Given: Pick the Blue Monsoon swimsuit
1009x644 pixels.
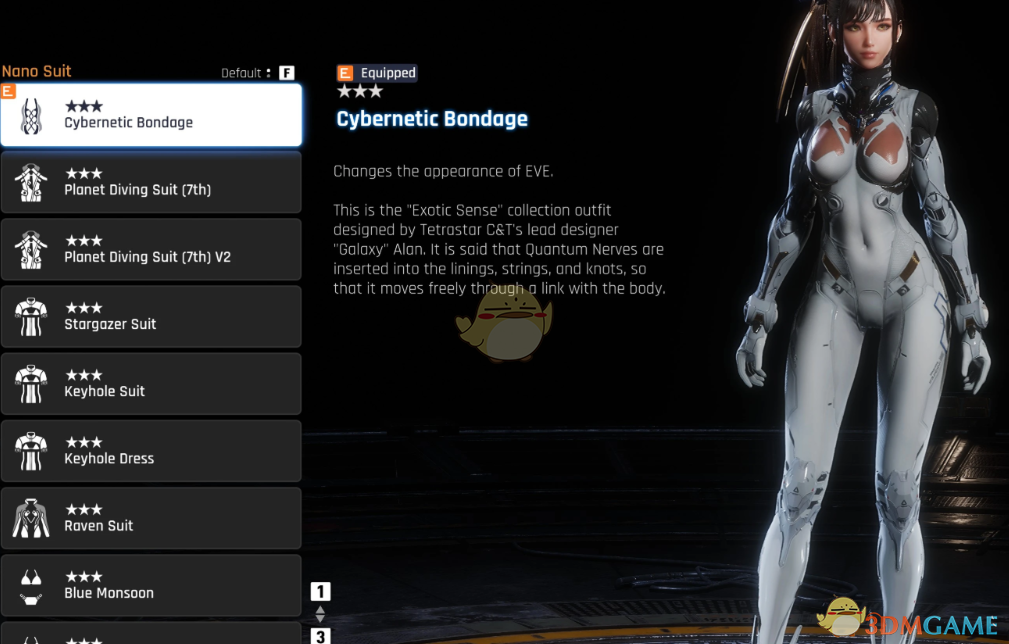Looking at the screenshot, I should point(151,584).
